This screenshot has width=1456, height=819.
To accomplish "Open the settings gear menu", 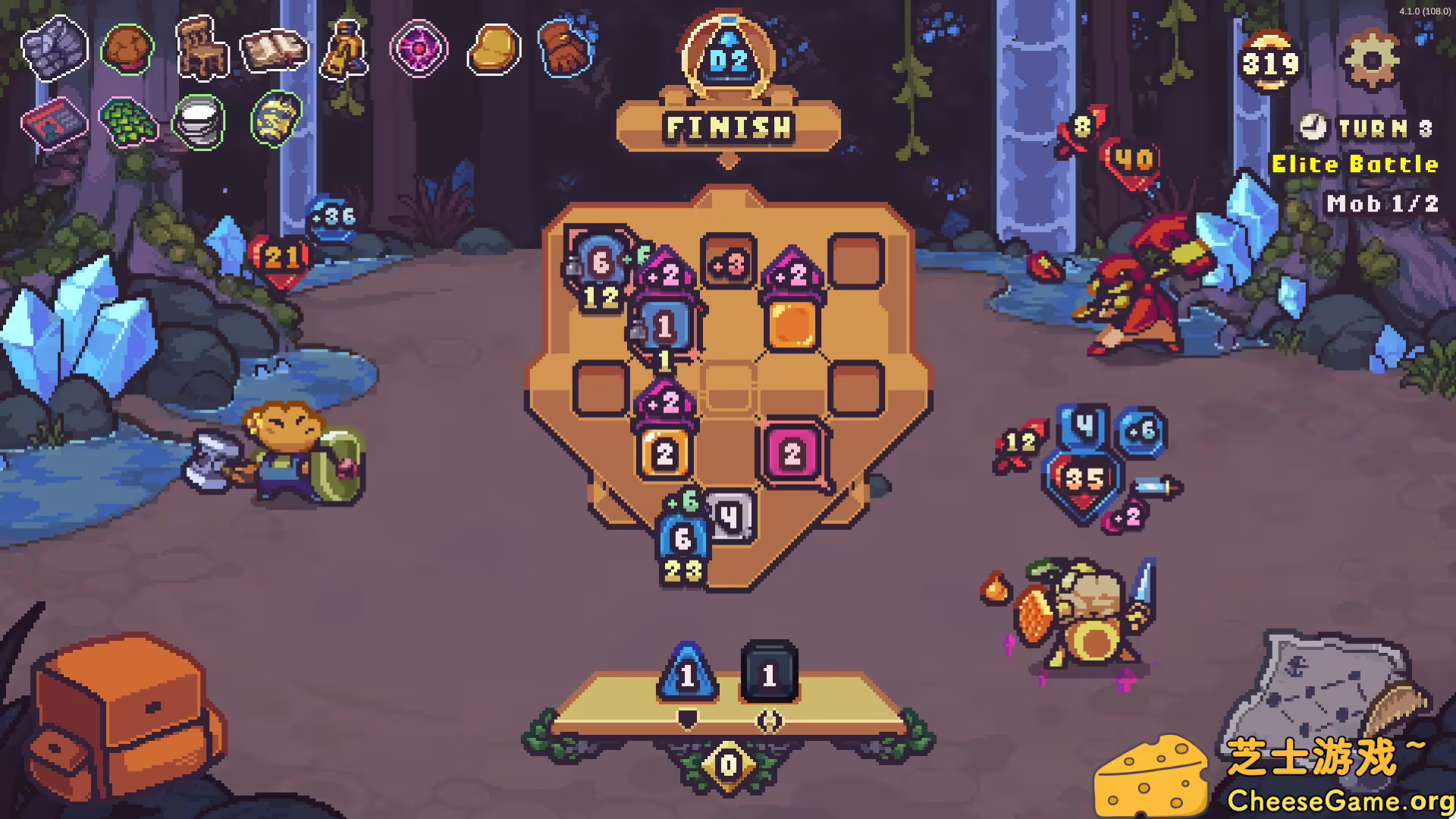I will 1373,59.
